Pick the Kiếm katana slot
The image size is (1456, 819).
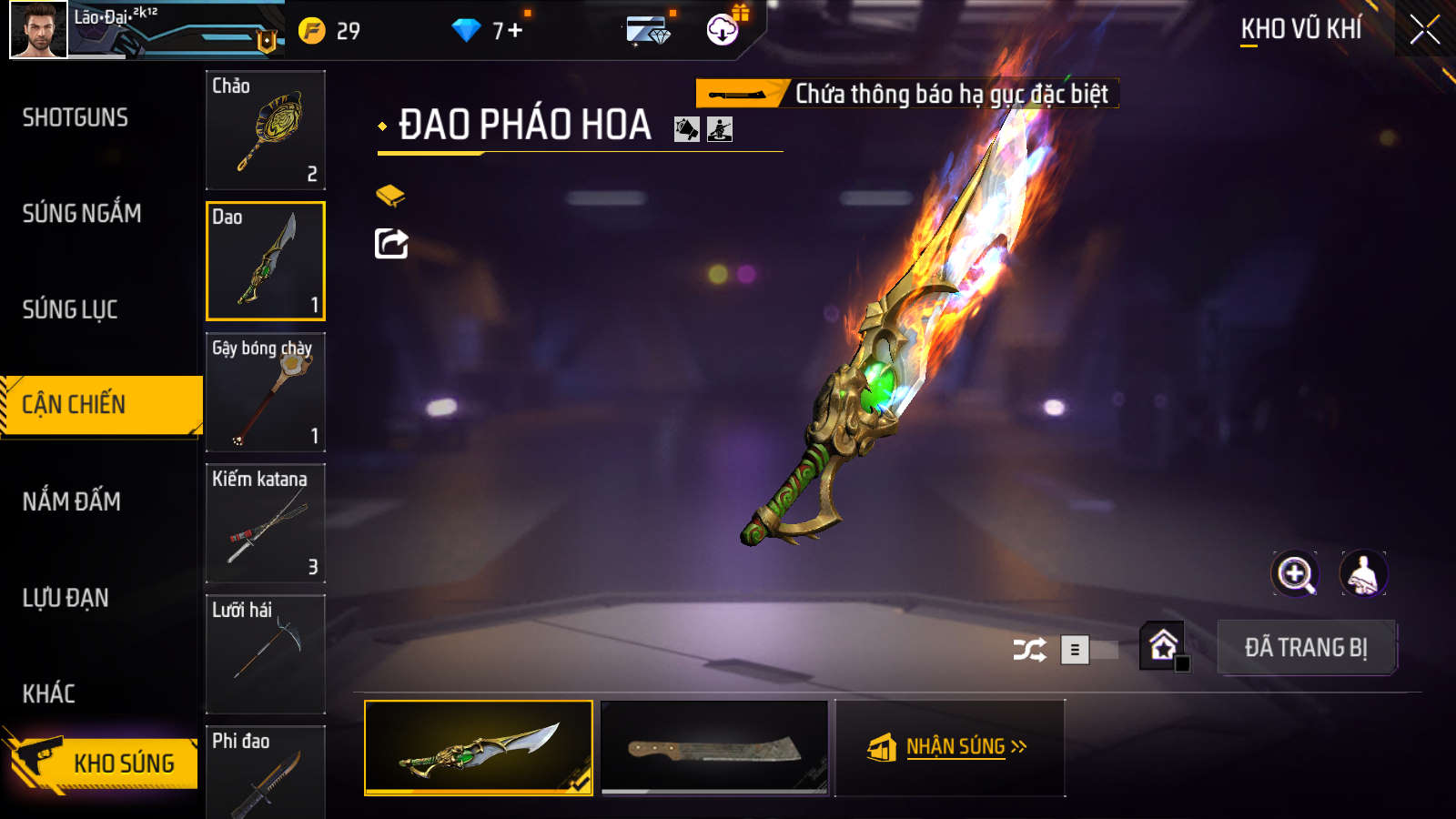click(x=266, y=523)
